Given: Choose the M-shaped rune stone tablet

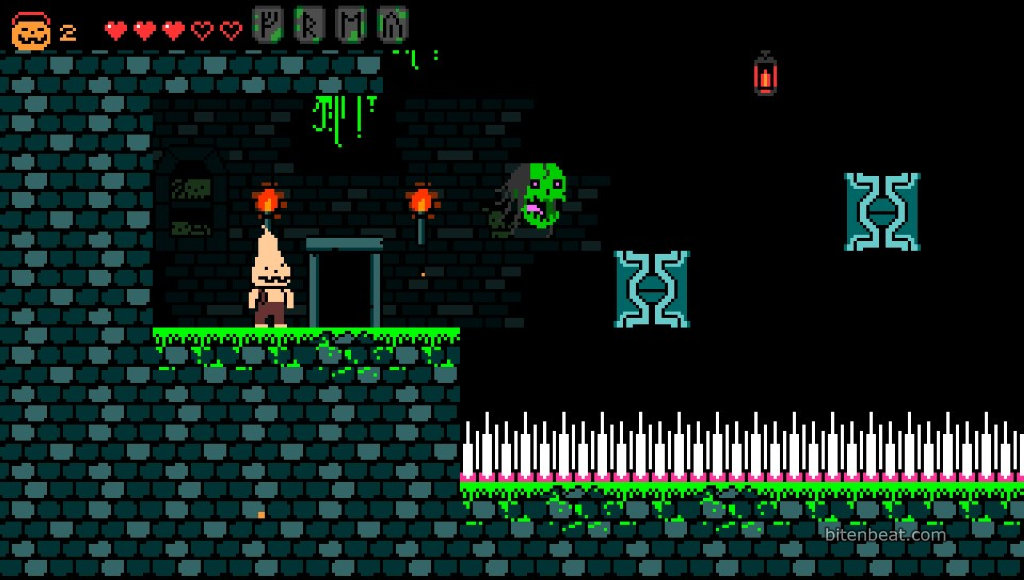Looking at the screenshot, I should coord(351,24).
